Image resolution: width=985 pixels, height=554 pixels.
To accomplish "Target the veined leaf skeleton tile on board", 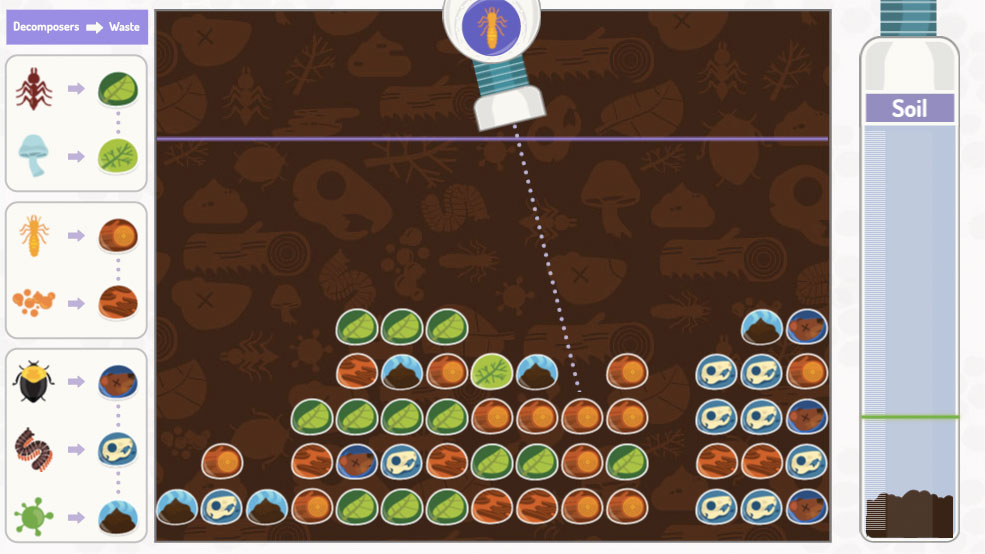I will 491,371.
